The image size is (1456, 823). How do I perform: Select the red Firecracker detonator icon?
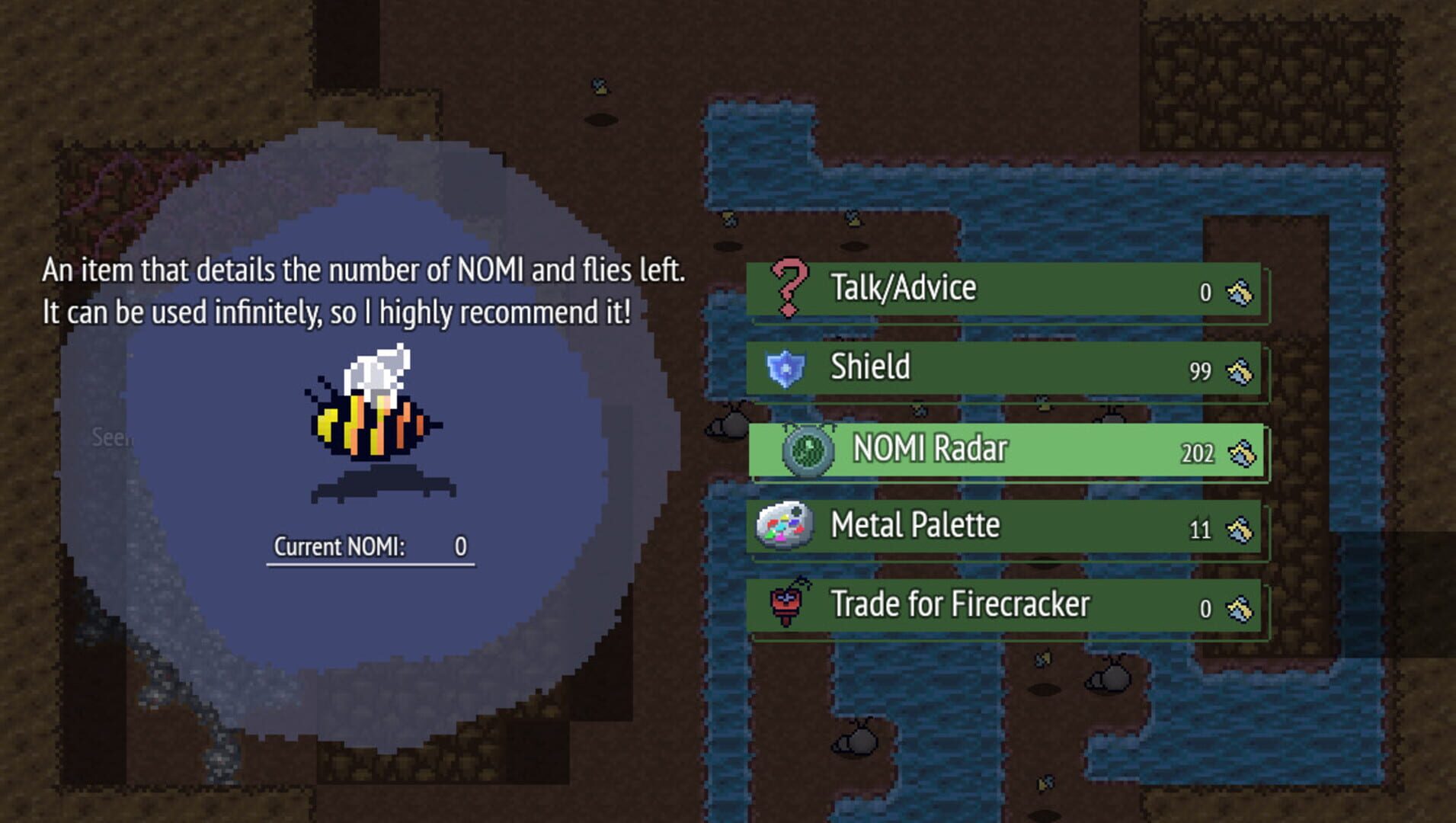788,604
